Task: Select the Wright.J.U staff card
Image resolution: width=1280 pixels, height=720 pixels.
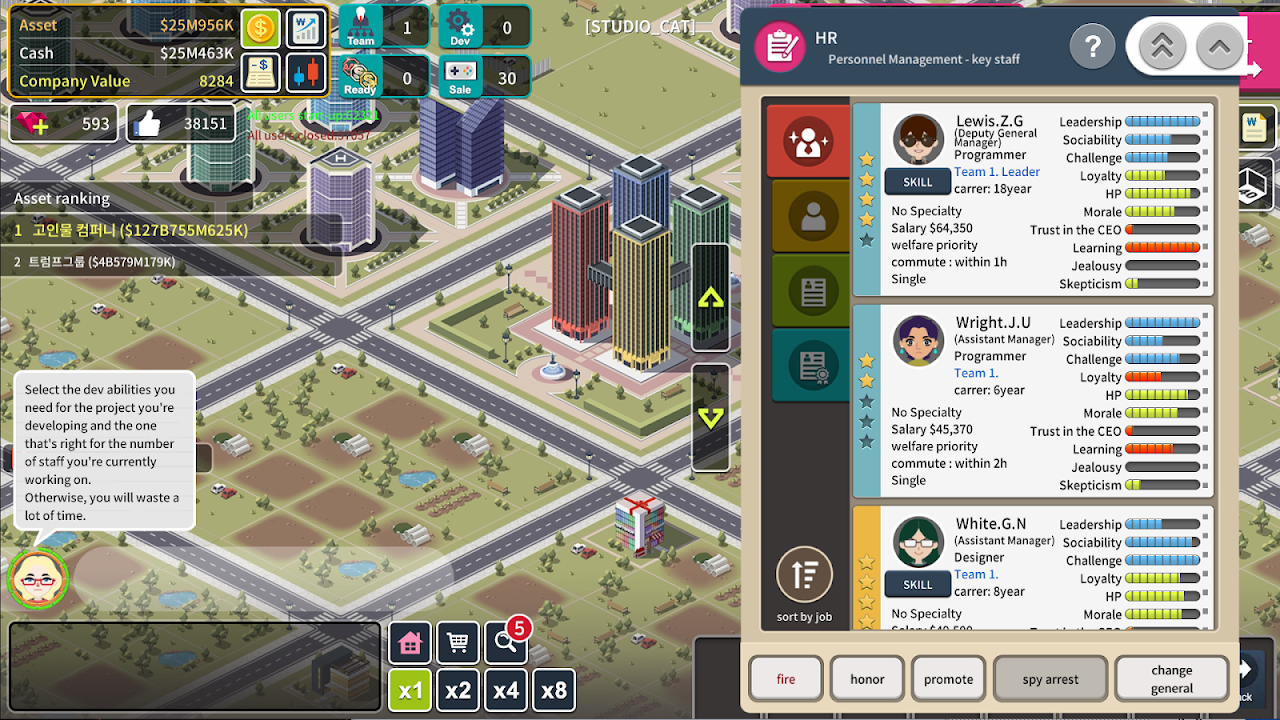Action: click(x=1032, y=401)
